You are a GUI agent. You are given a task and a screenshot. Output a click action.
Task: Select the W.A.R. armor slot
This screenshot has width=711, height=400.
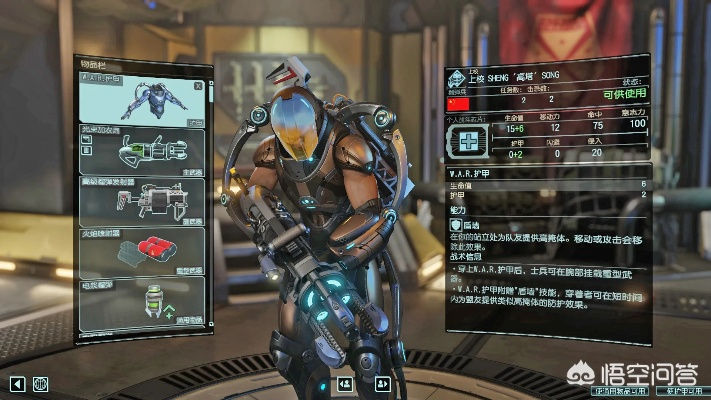142,100
